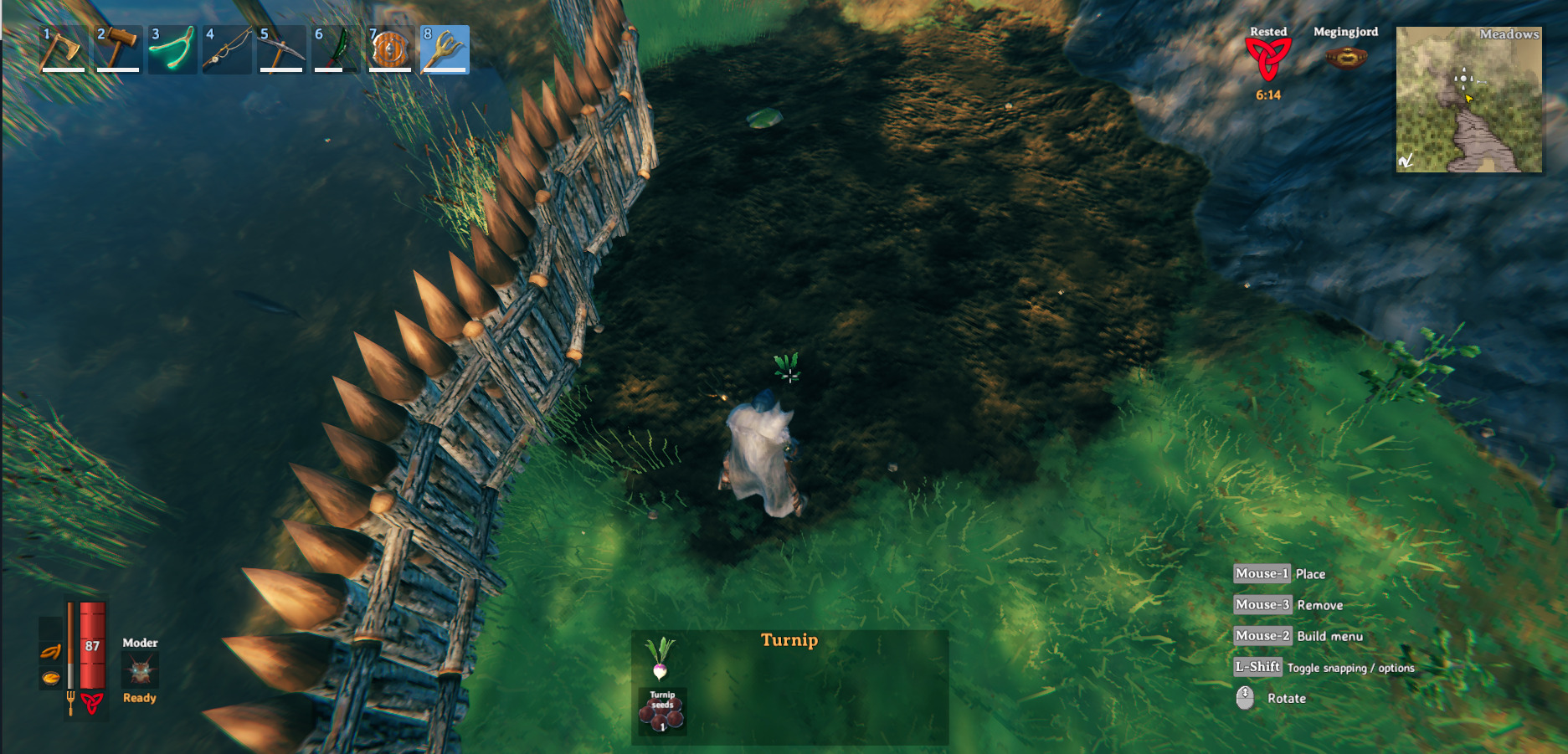Open the Build menu via Mouse-2 hint
This screenshot has height=754, width=1568.
[1262, 636]
